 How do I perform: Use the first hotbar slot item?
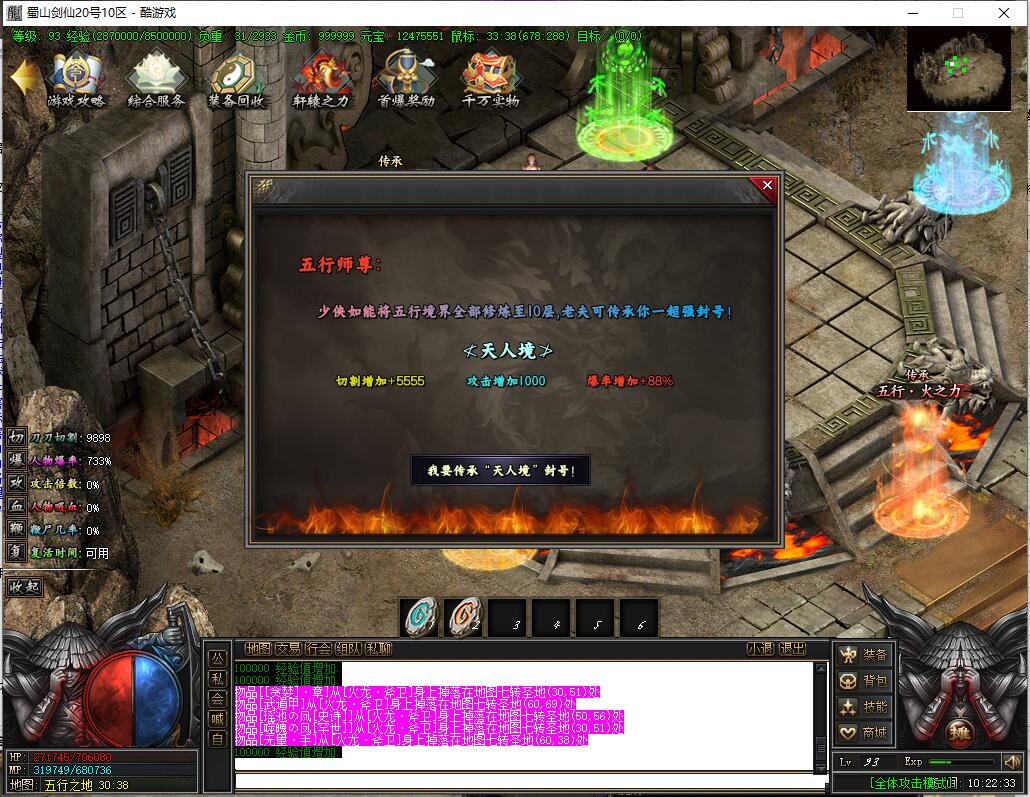coord(421,617)
